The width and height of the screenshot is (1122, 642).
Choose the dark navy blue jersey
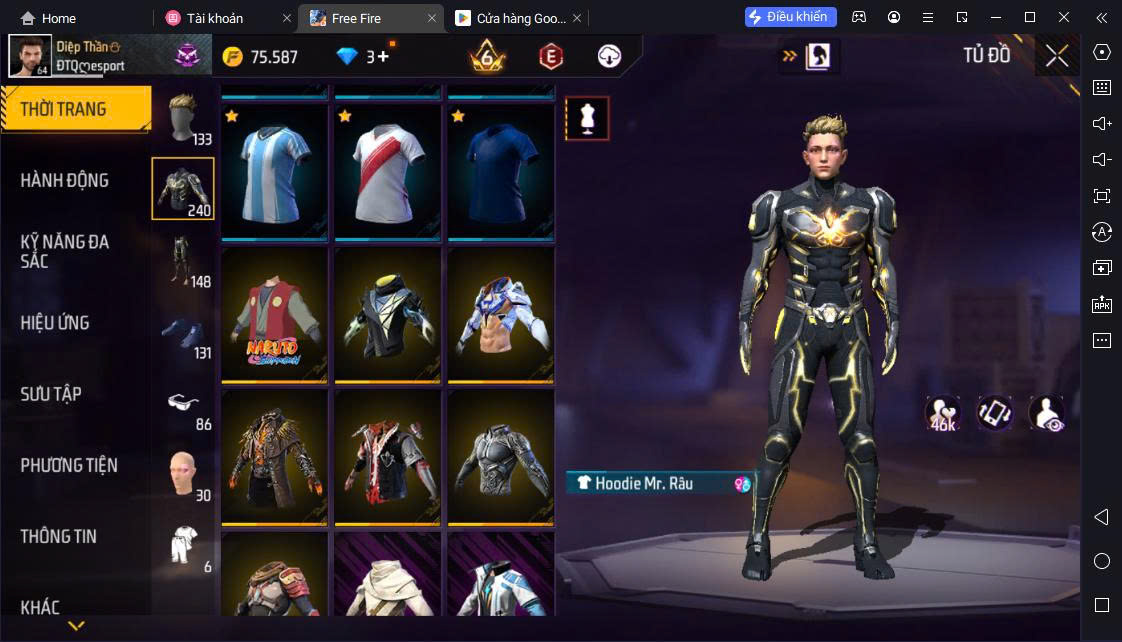(500, 172)
